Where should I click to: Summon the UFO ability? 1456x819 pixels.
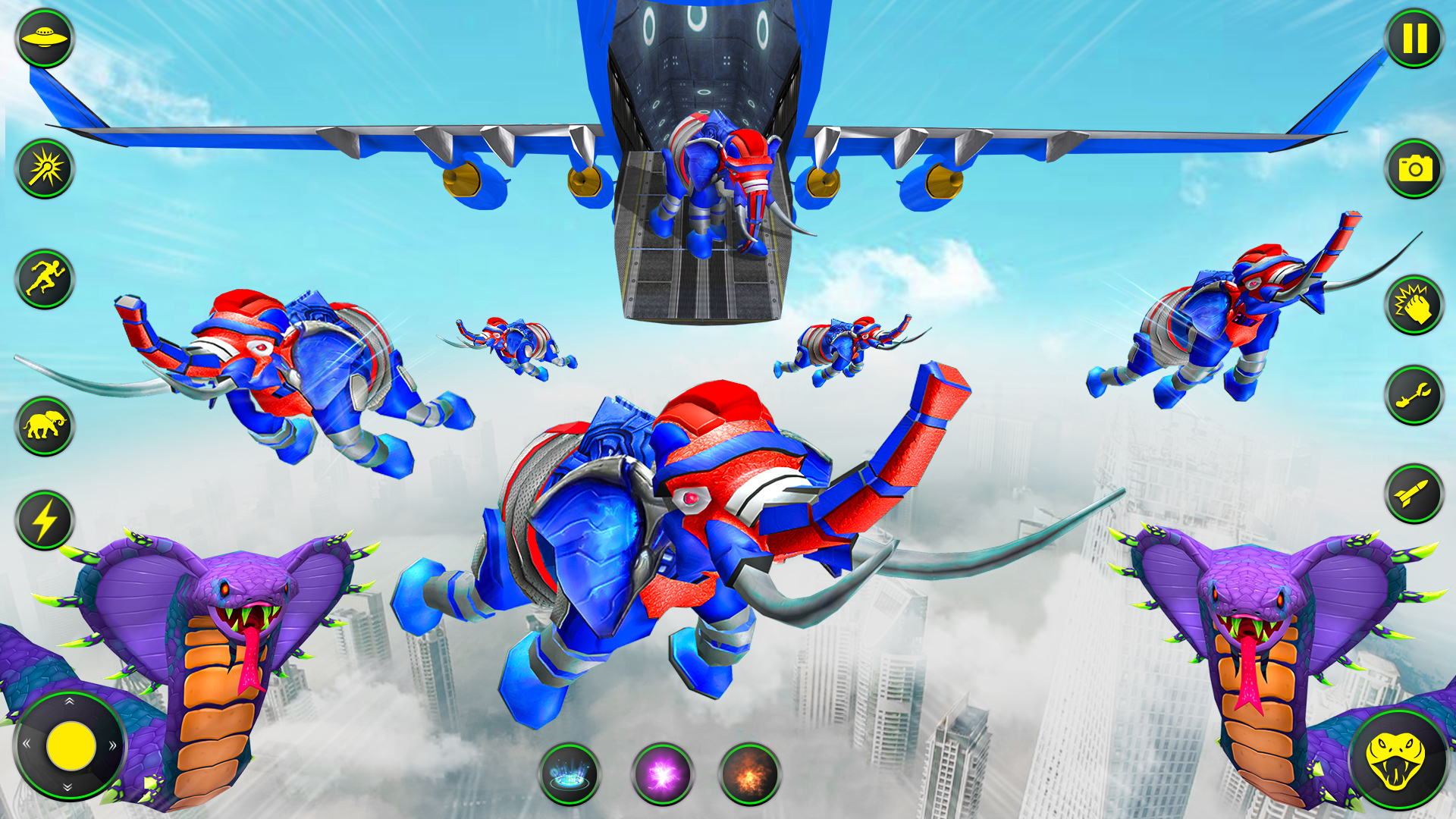[x=45, y=36]
